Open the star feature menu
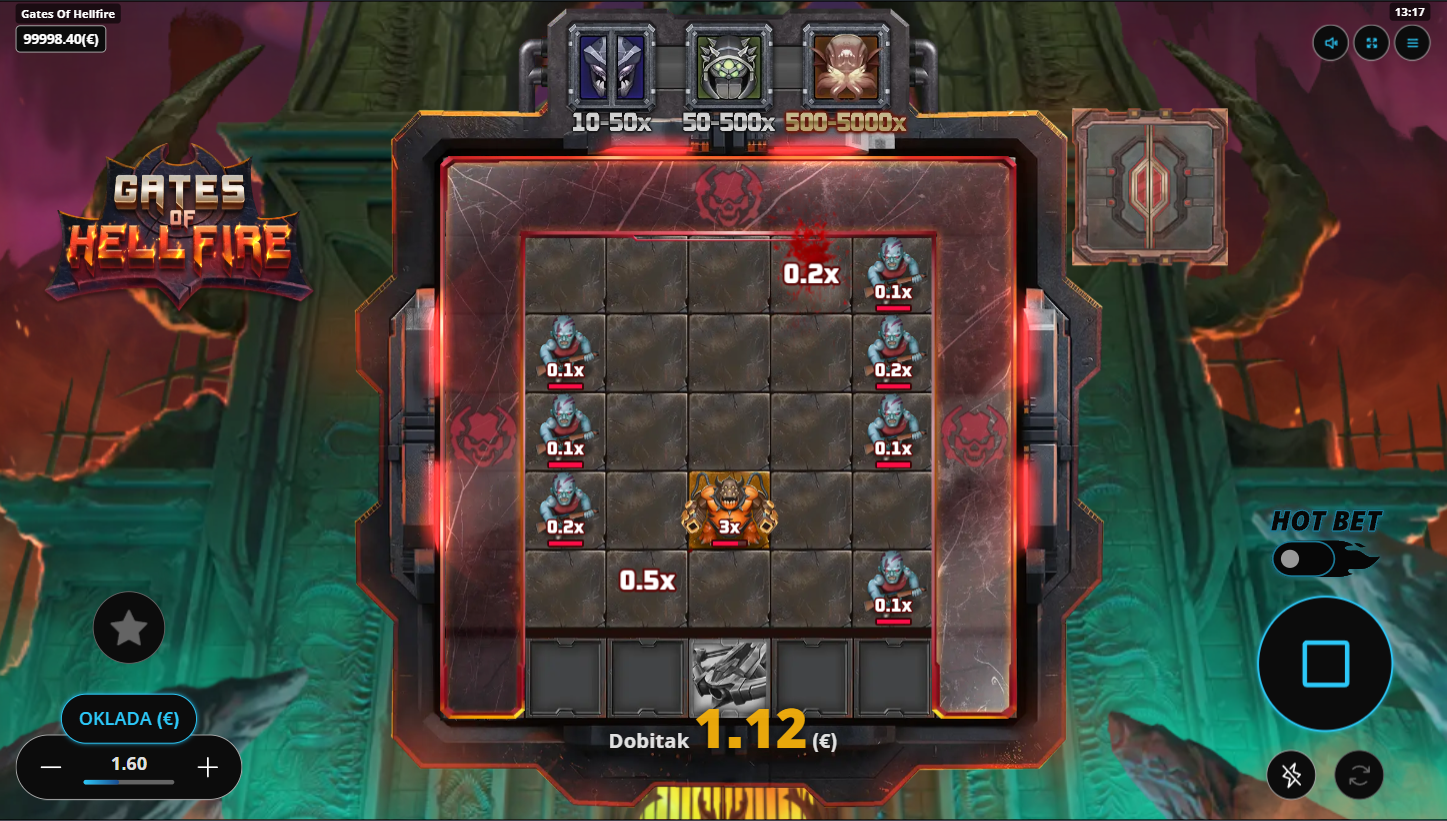This screenshot has width=1447, height=821. 129,628
